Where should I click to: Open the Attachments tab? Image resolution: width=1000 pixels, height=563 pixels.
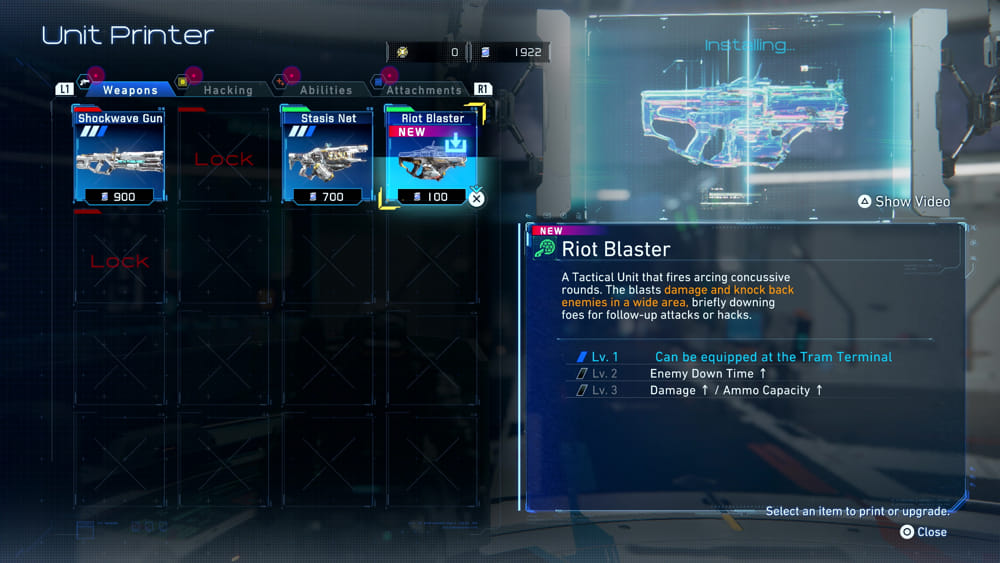click(x=423, y=90)
